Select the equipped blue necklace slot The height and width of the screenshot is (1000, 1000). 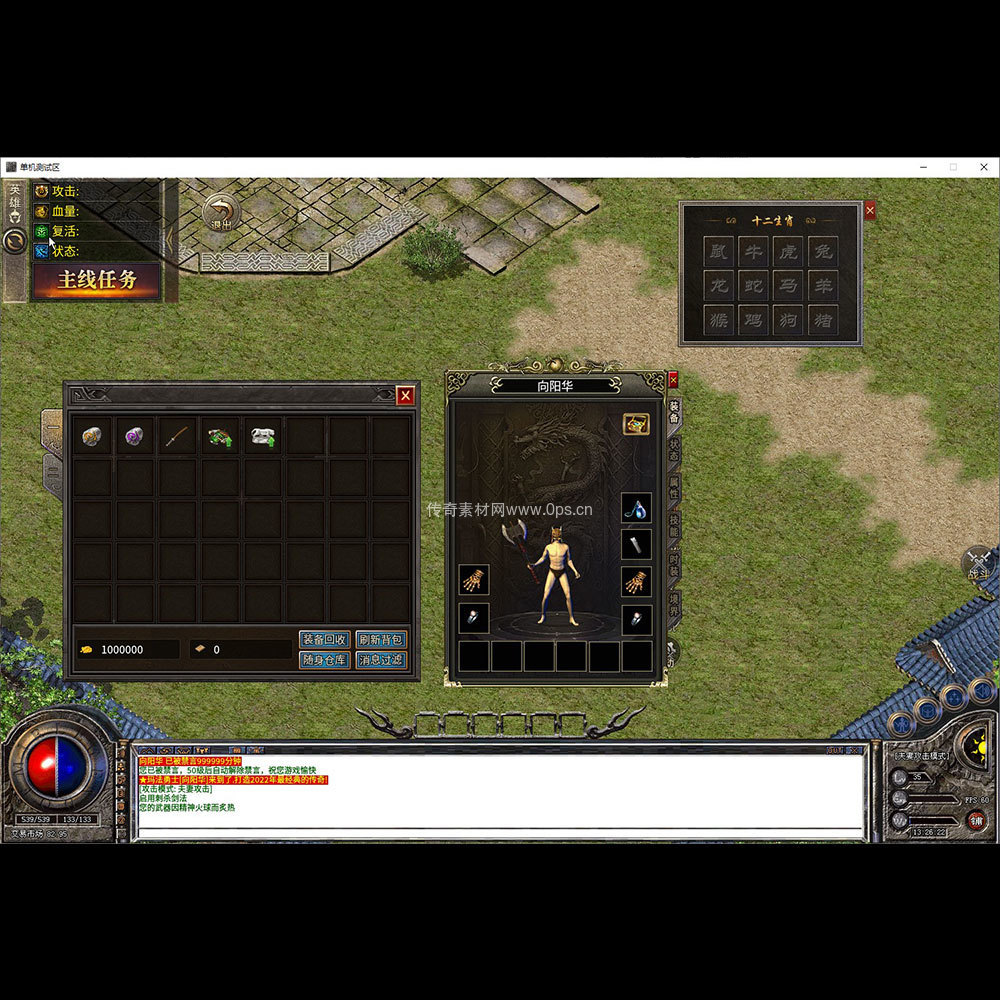point(636,508)
